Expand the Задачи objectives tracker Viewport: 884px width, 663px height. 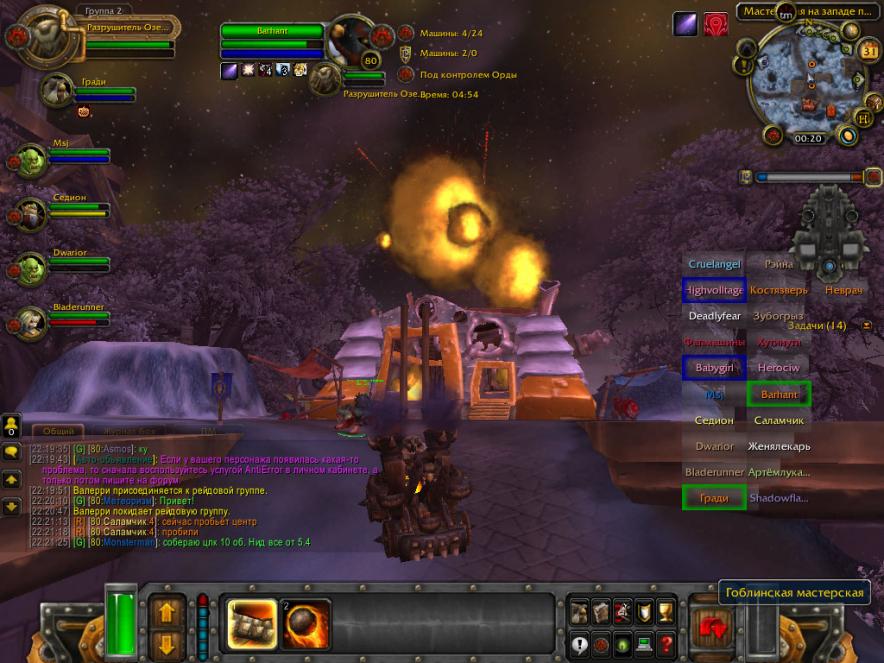point(866,325)
